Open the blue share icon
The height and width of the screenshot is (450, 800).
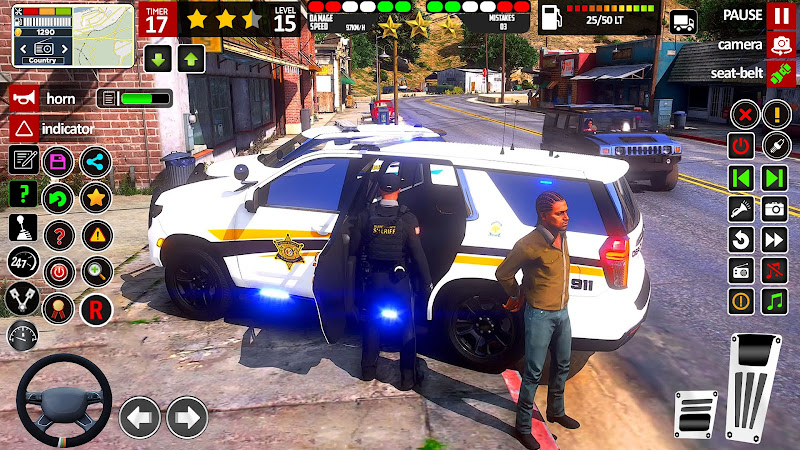pos(96,161)
